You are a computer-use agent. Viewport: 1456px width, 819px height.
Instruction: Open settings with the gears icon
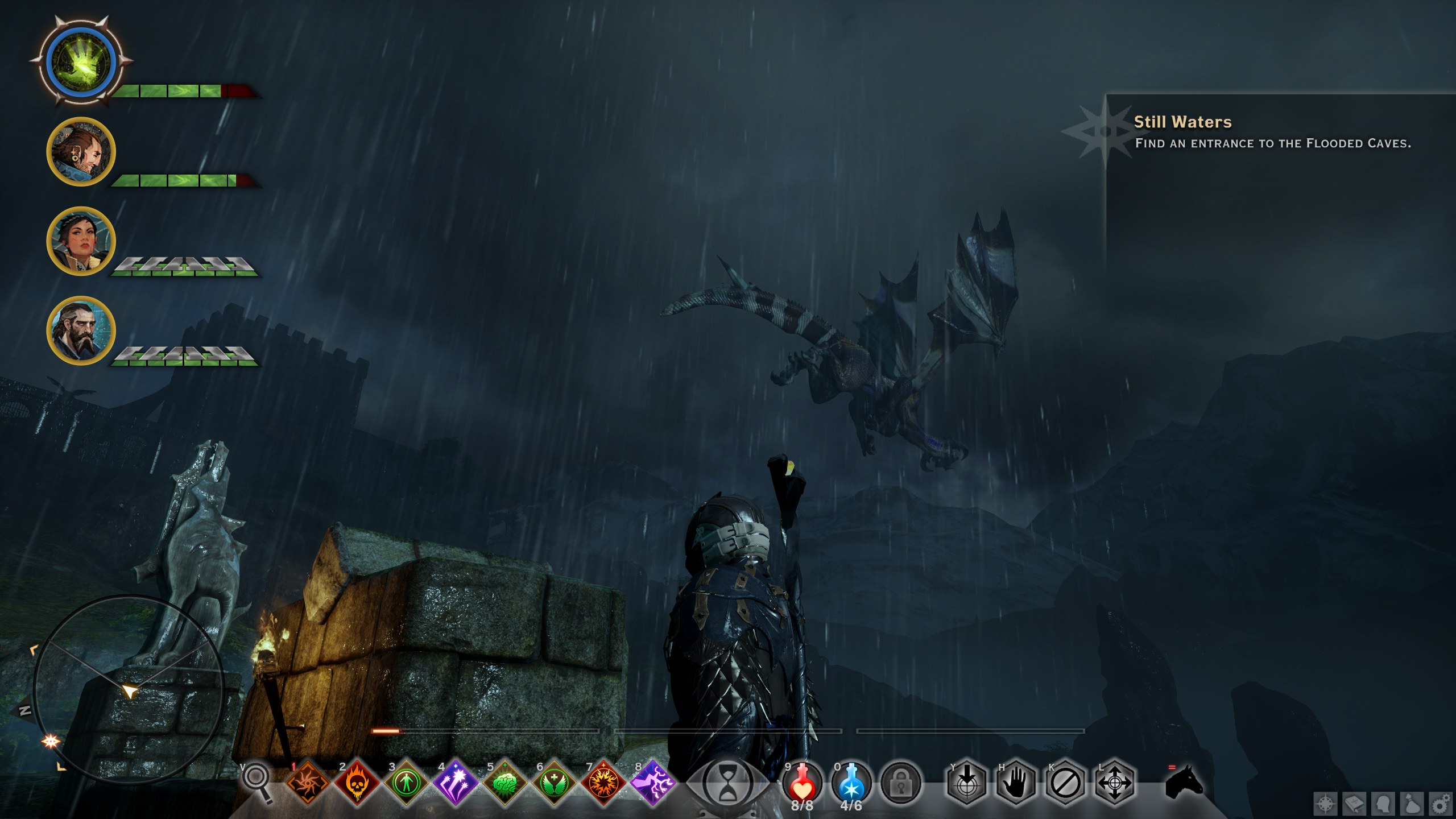click(1441, 804)
